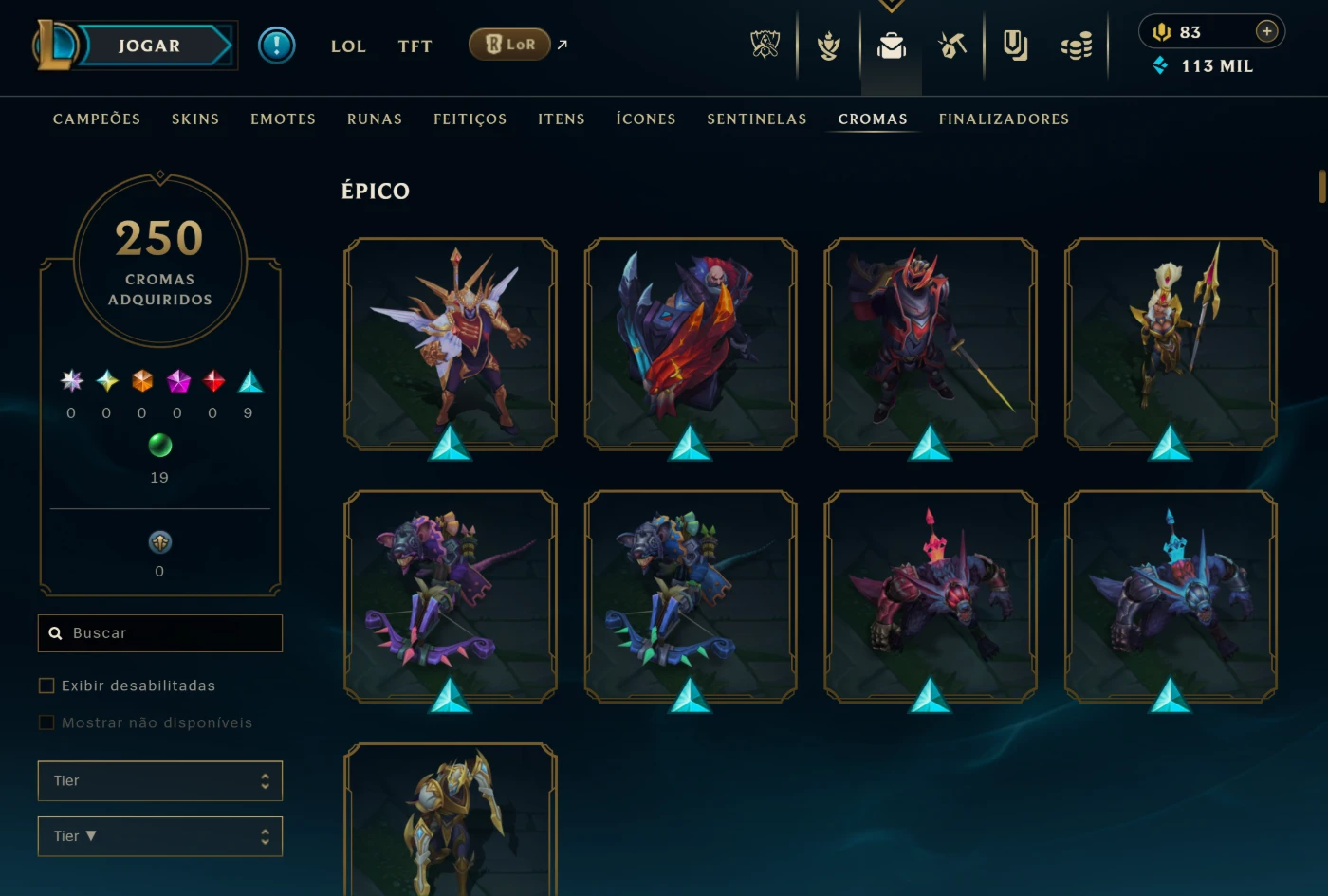Switch to the Ícones tab

click(646, 119)
